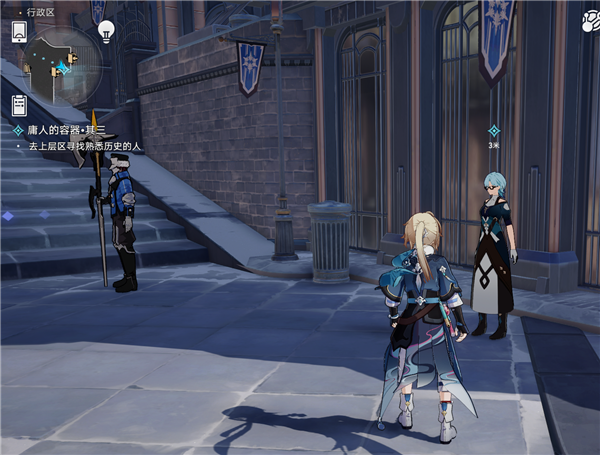The width and height of the screenshot is (600, 455).
Task: Select the tracked quest 庸人的容器·其三
Action: click(x=65, y=130)
